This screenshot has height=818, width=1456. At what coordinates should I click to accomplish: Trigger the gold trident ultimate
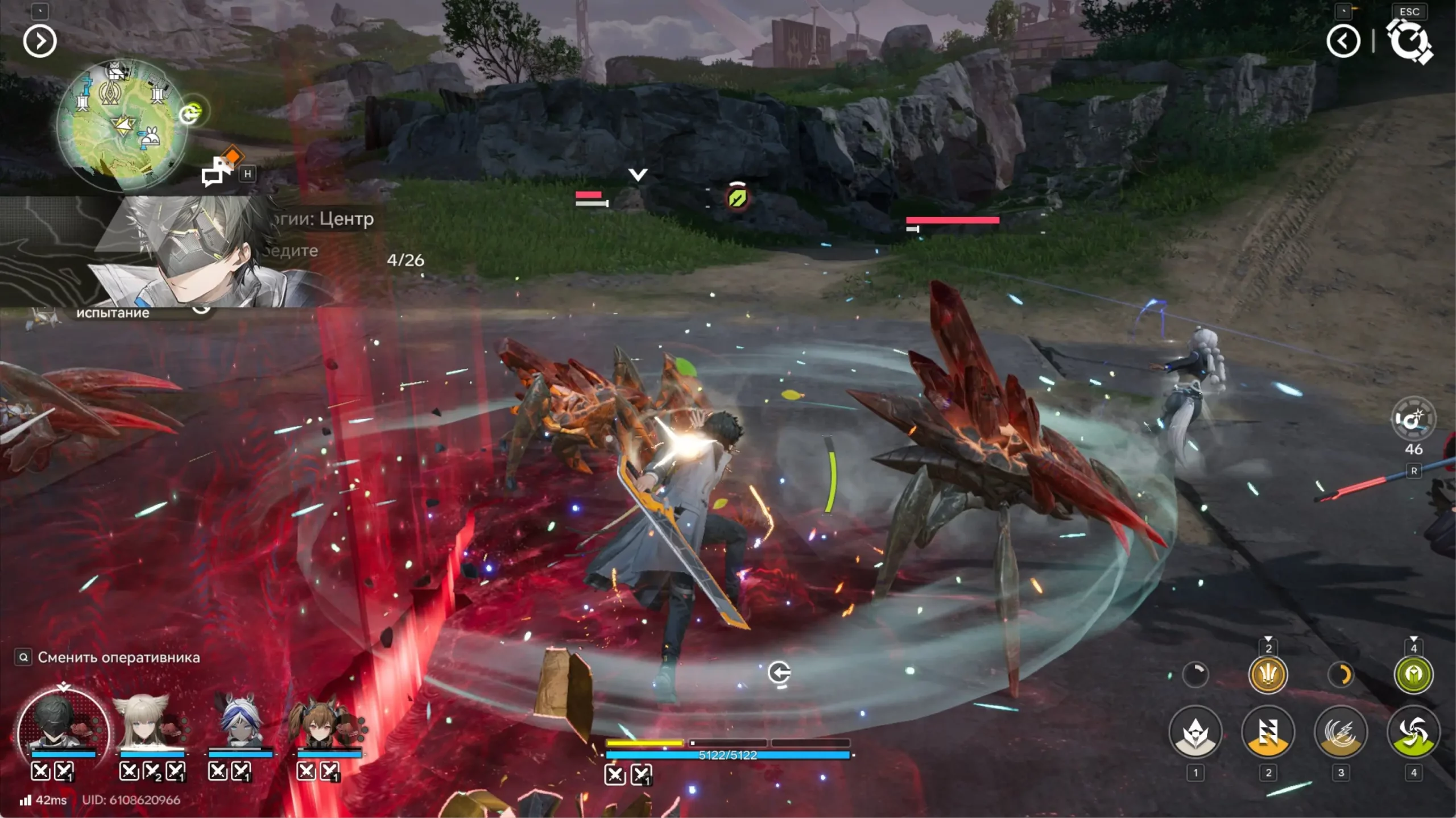pyautogui.click(x=1268, y=675)
